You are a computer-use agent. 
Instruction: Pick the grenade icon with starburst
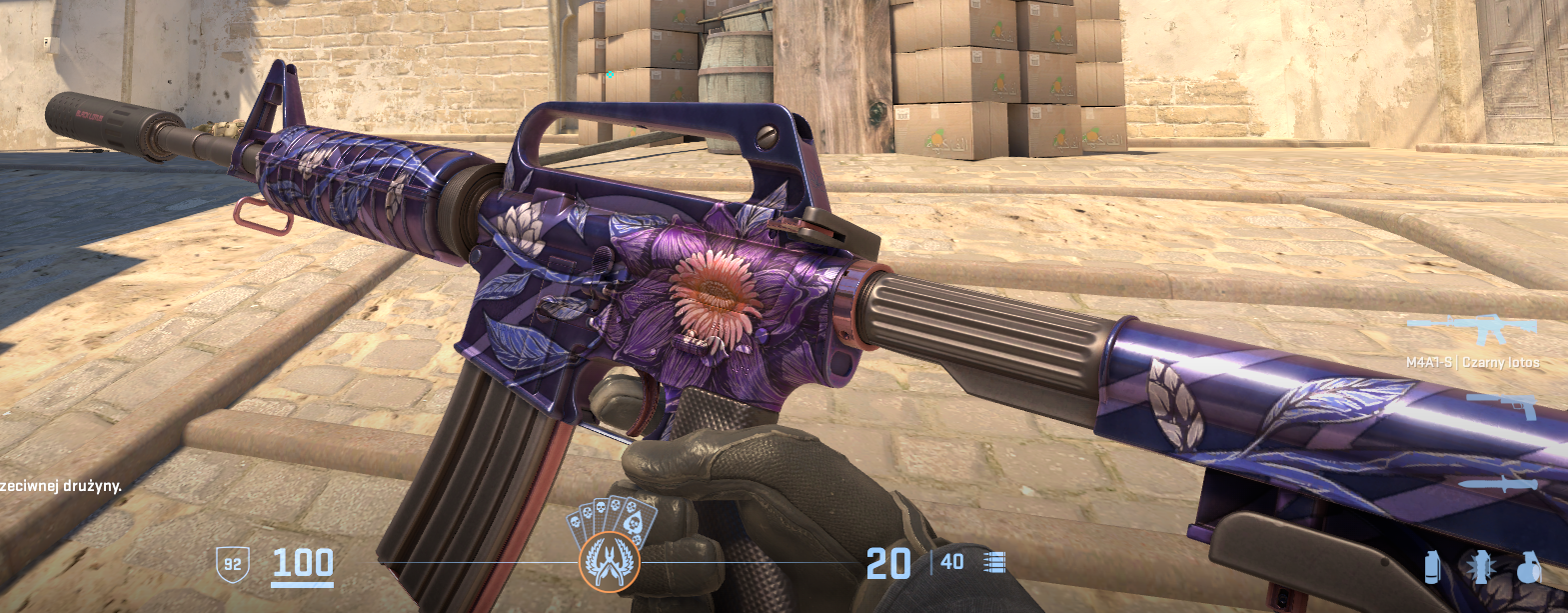point(1480,567)
